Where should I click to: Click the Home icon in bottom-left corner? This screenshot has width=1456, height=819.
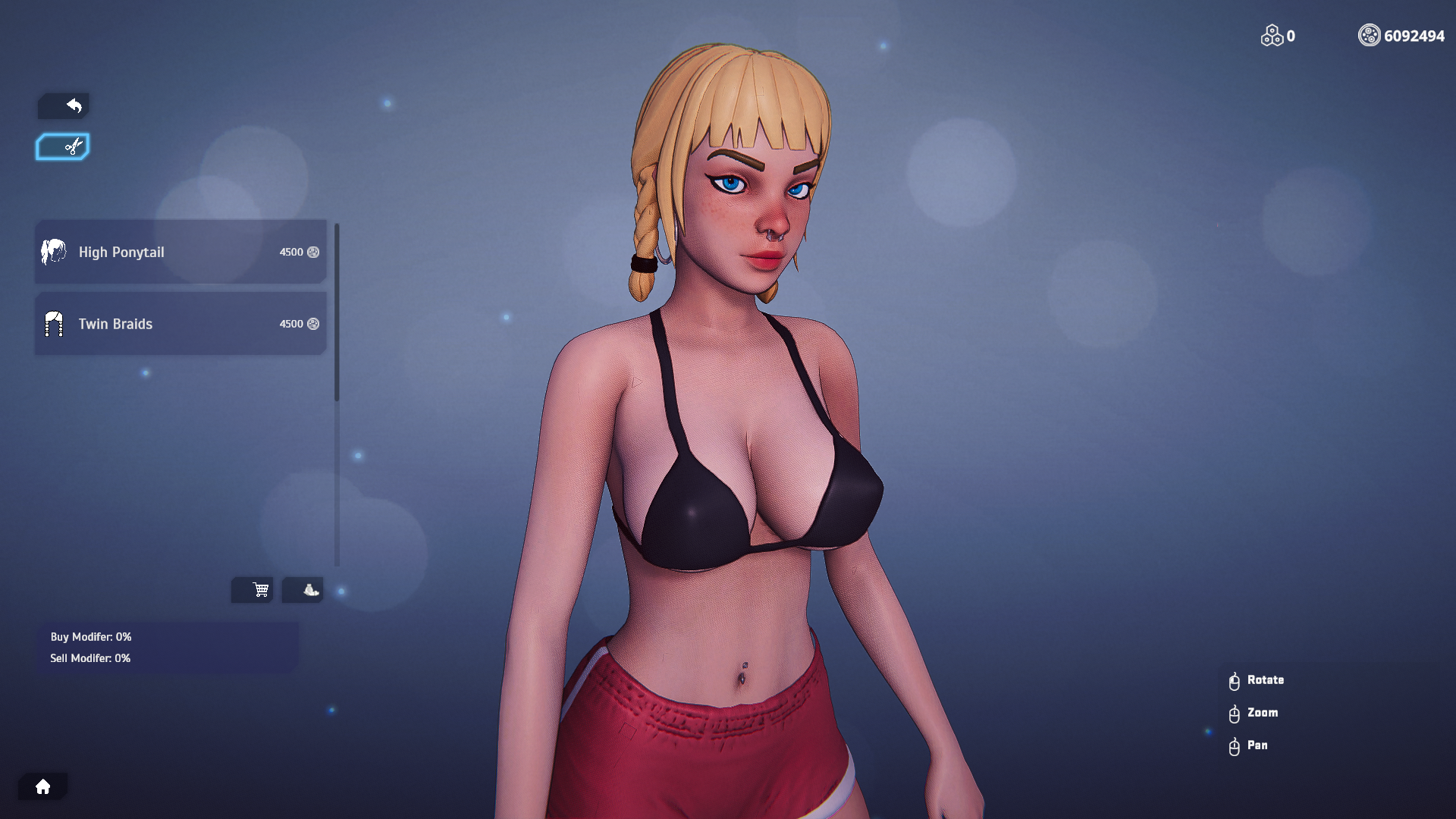click(x=43, y=786)
